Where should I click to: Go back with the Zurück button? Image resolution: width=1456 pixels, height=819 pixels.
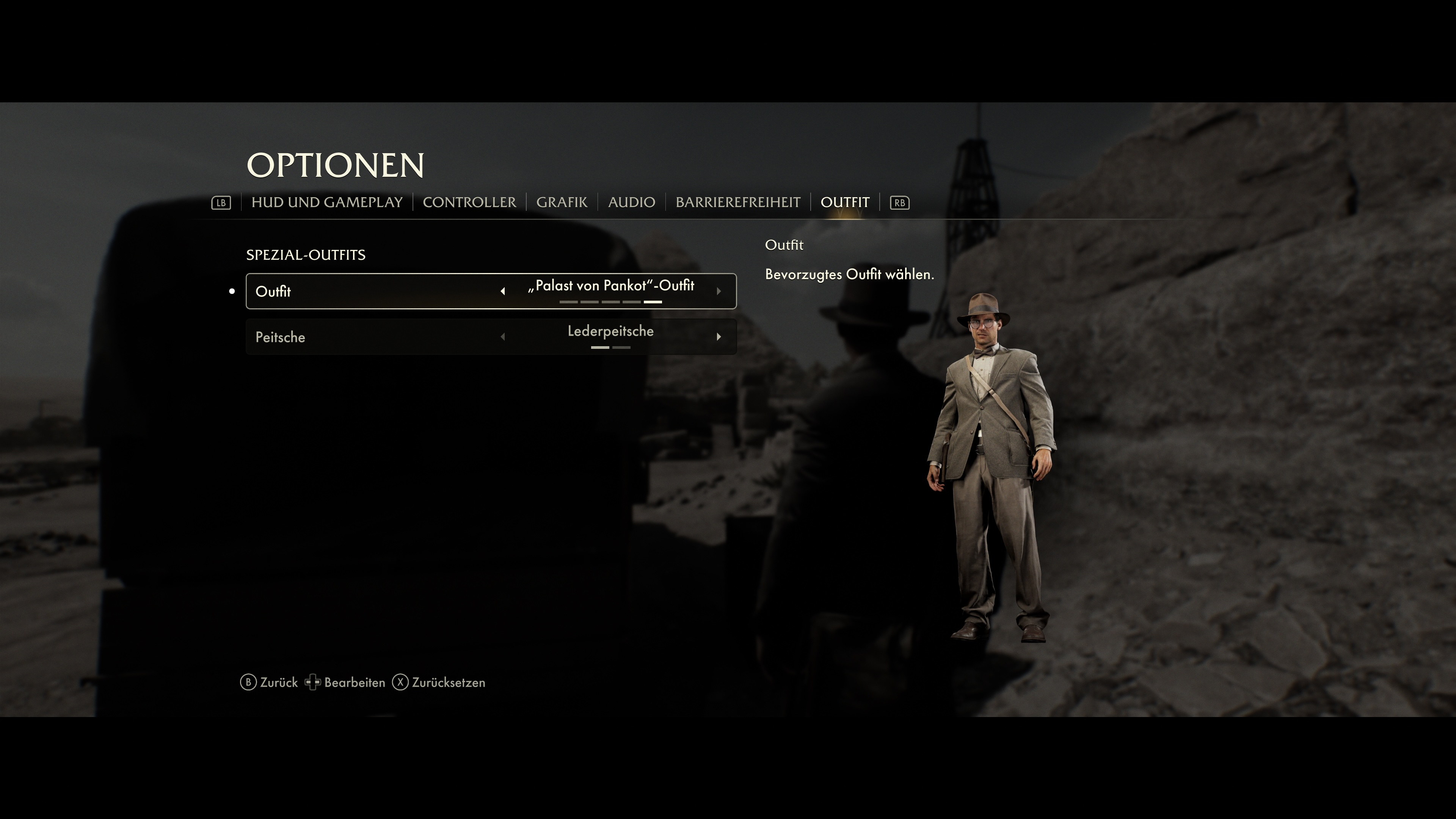click(269, 683)
